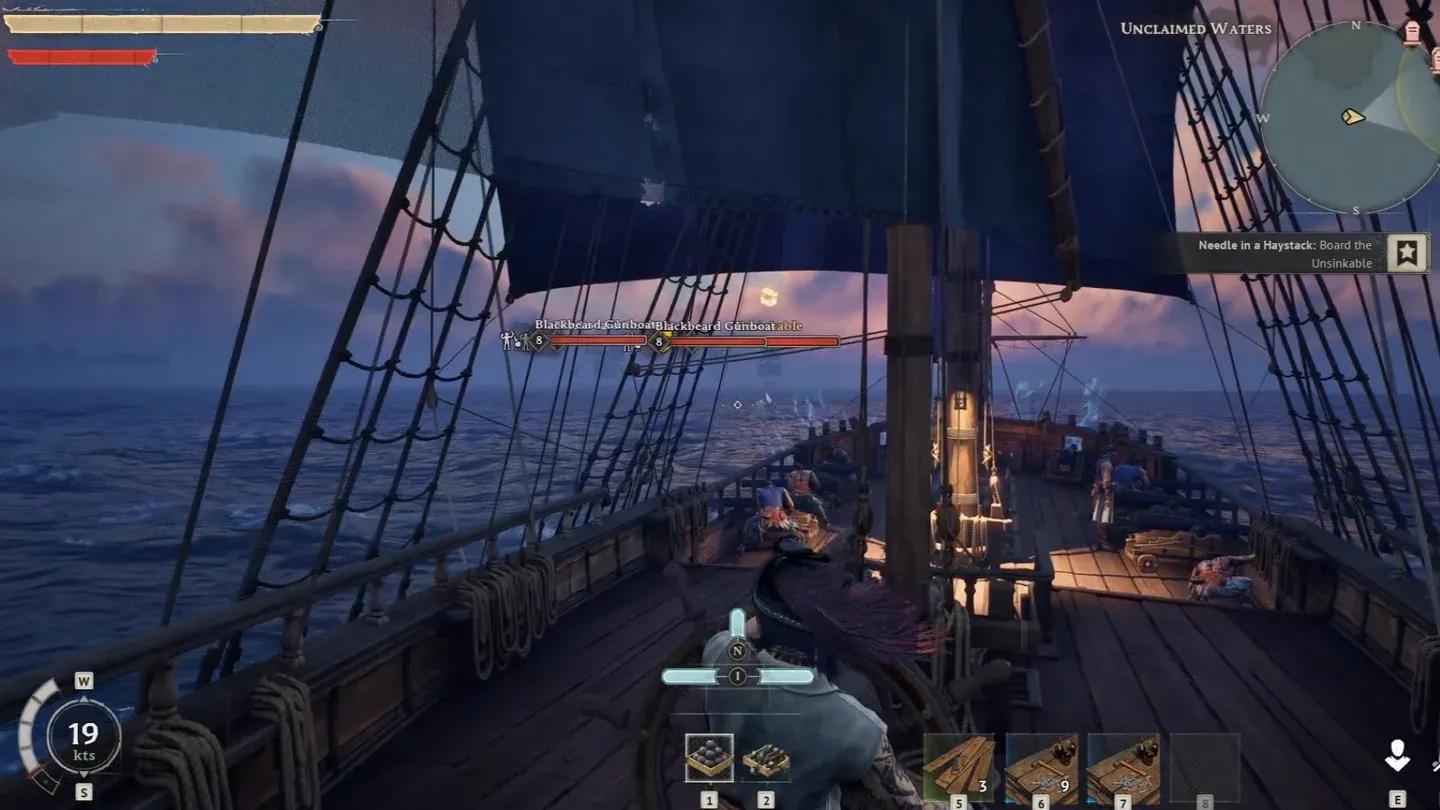Activate the white crew figure icon
Viewport: 1440px width, 810px height.
coord(1397,757)
